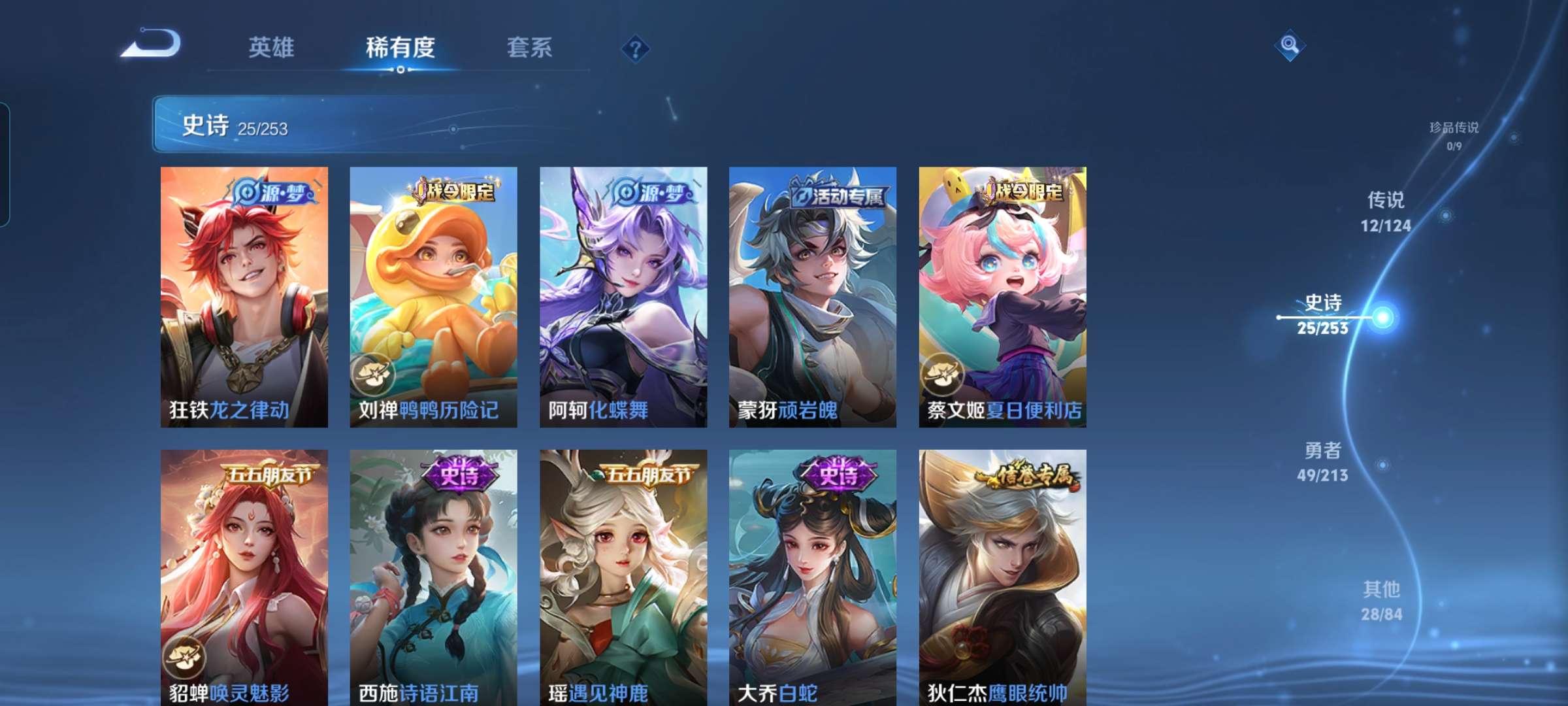The image size is (1568, 706).
Task: Switch to the 英雄 tab
Action: coord(272,46)
